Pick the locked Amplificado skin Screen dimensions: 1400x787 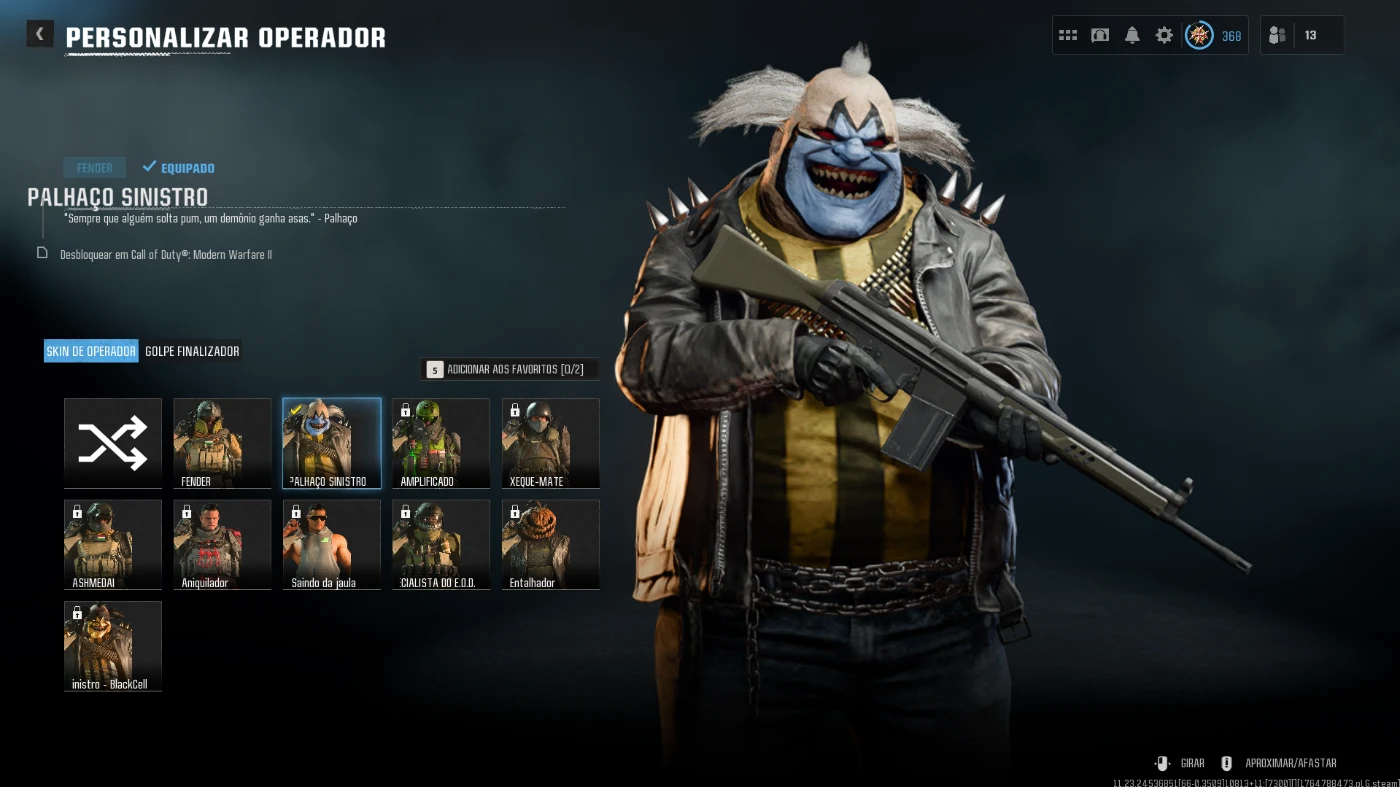point(441,443)
